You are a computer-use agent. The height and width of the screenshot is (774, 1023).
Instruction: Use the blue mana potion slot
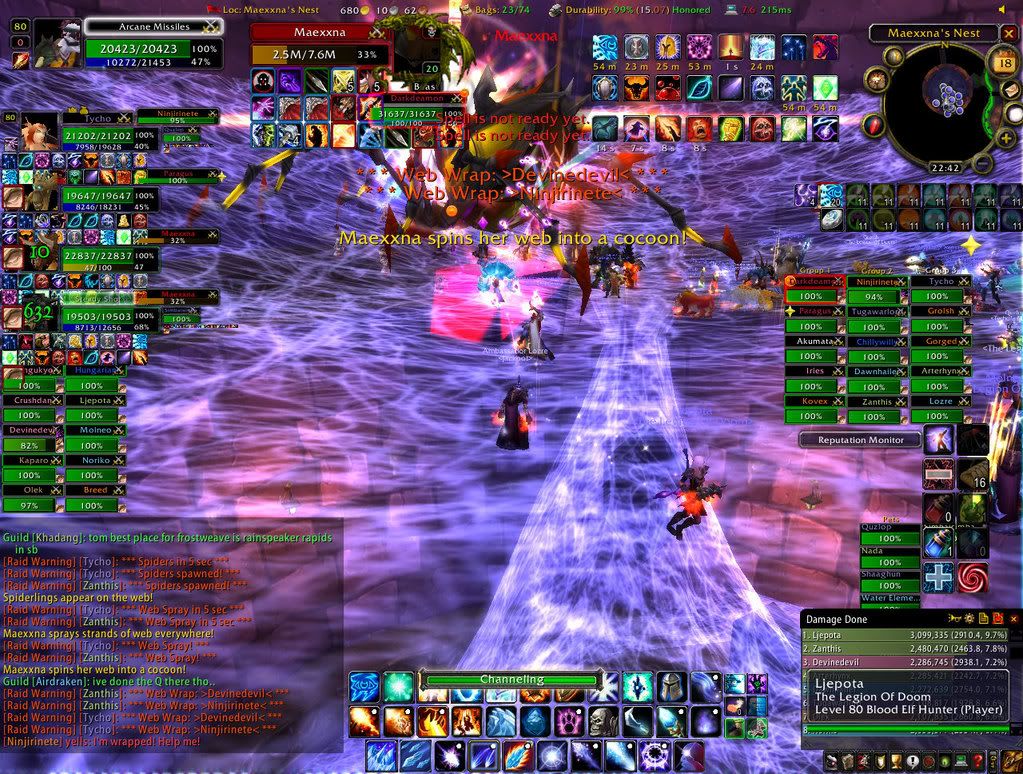coord(938,542)
